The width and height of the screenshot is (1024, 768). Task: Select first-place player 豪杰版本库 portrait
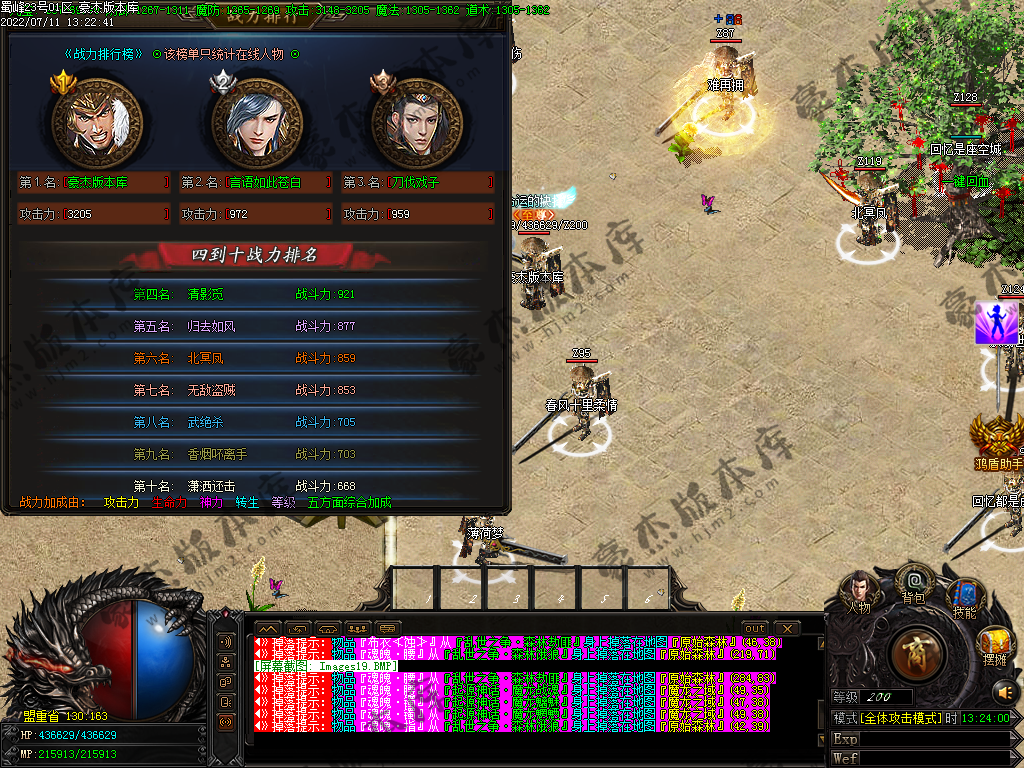coord(92,124)
